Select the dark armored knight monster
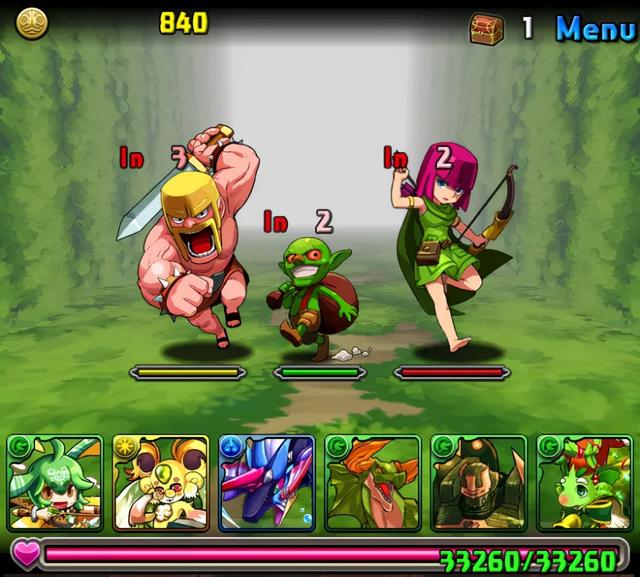Image resolution: width=640 pixels, height=577 pixels. tap(479, 482)
